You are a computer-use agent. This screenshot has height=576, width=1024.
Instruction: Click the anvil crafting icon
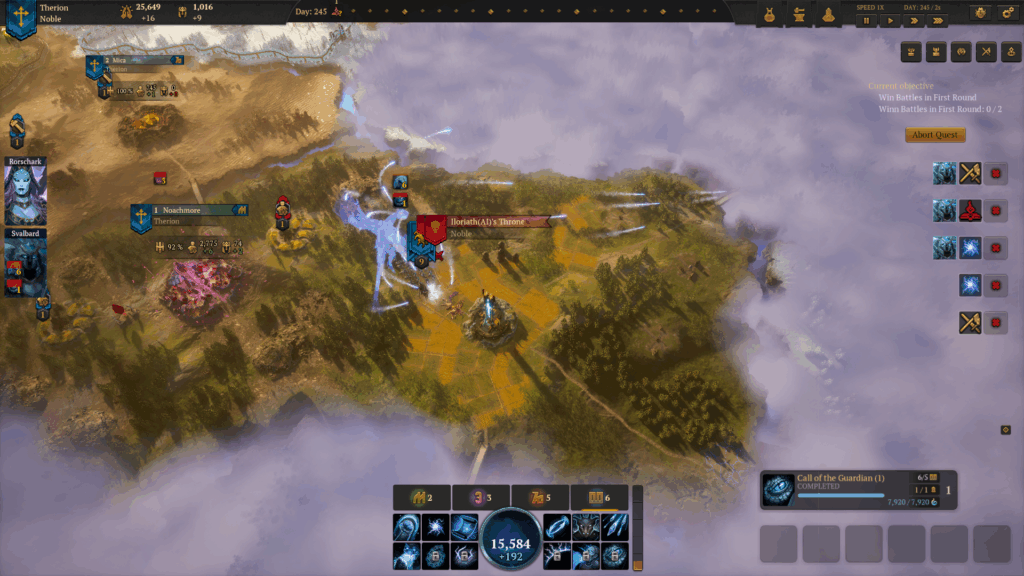click(800, 15)
